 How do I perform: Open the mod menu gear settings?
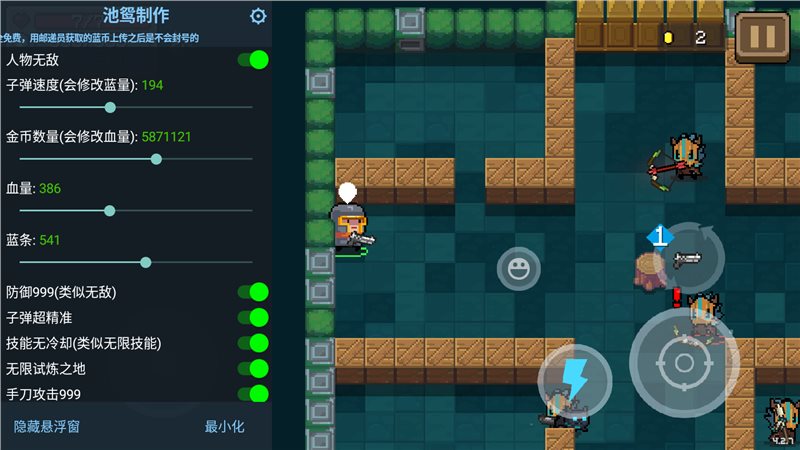pyautogui.click(x=258, y=16)
